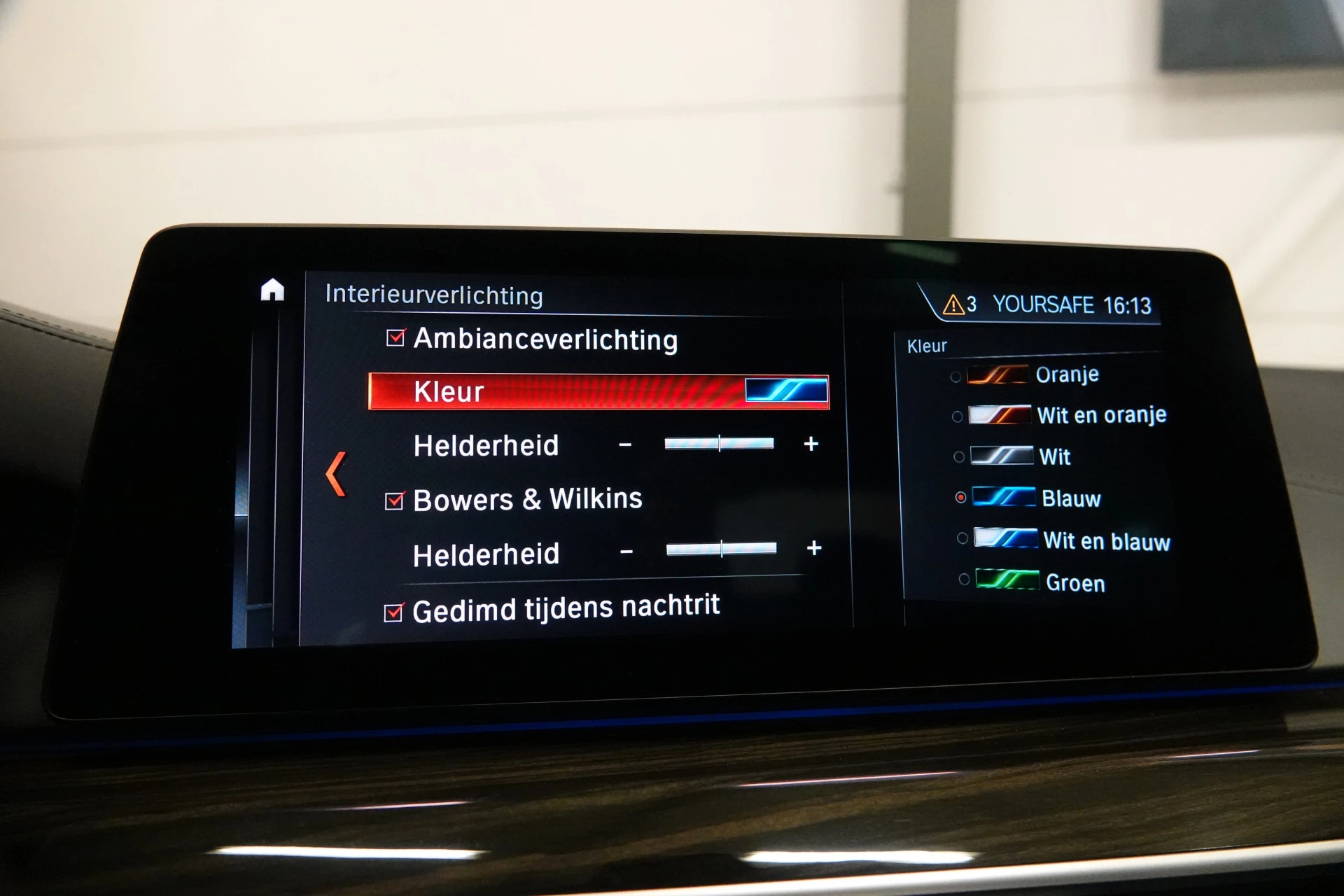Click the blue preview icon on Kleur row

(785, 391)
